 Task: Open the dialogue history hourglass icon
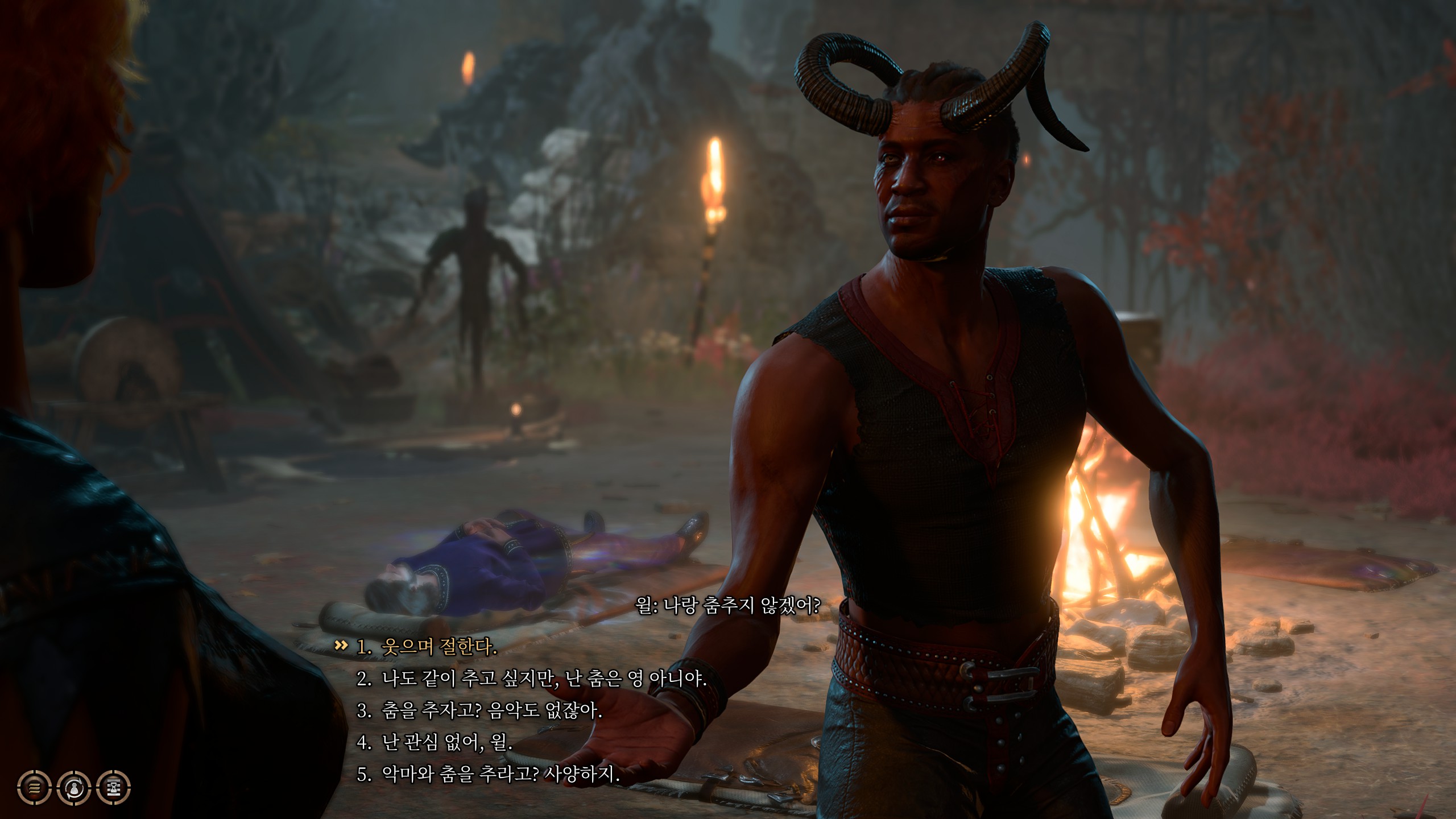coord(114,788)
